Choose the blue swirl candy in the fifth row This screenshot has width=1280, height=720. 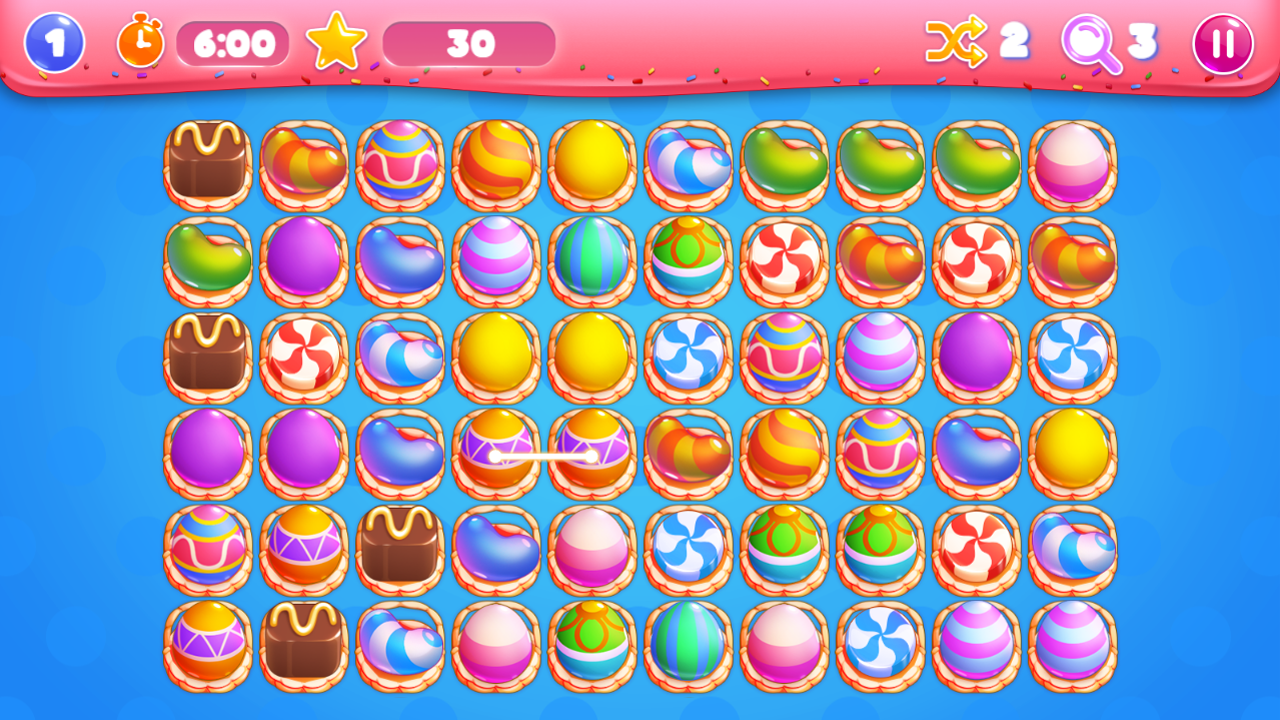[687, 547]
